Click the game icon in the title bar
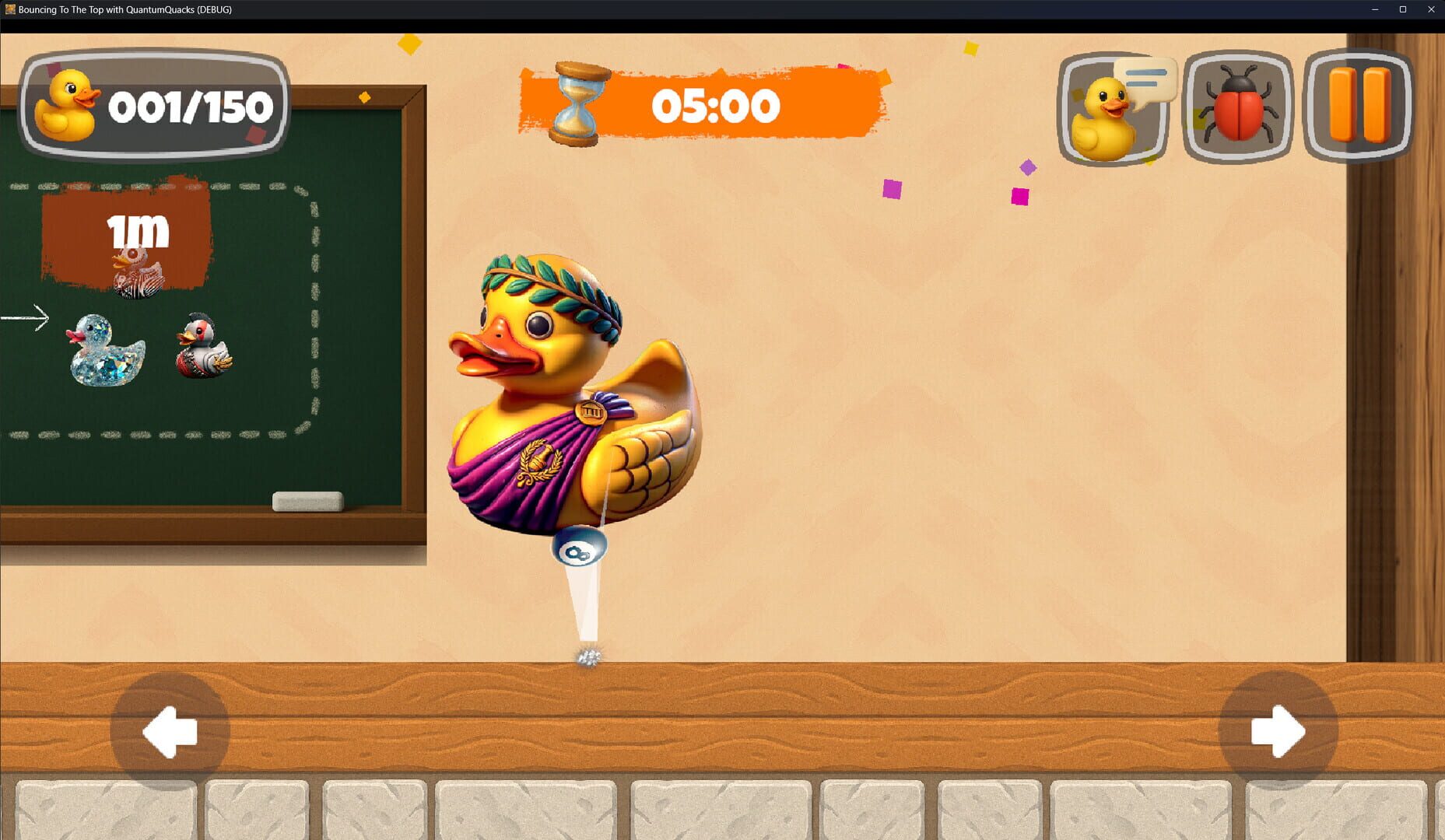Image resolution: width=1445 pixels, height=840 pixels. coord(11,10)
